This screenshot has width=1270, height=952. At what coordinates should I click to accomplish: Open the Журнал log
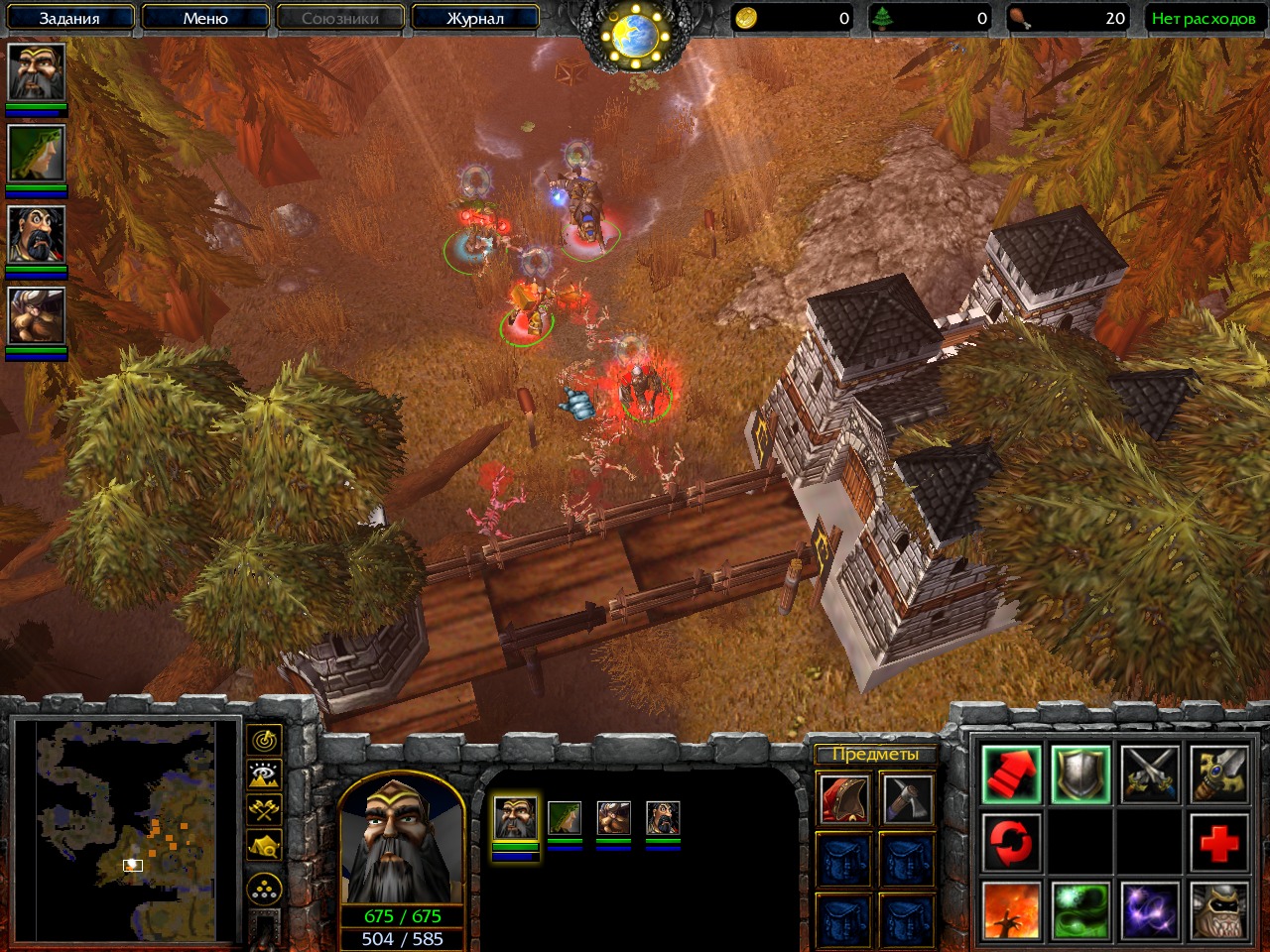click(474, 18)
